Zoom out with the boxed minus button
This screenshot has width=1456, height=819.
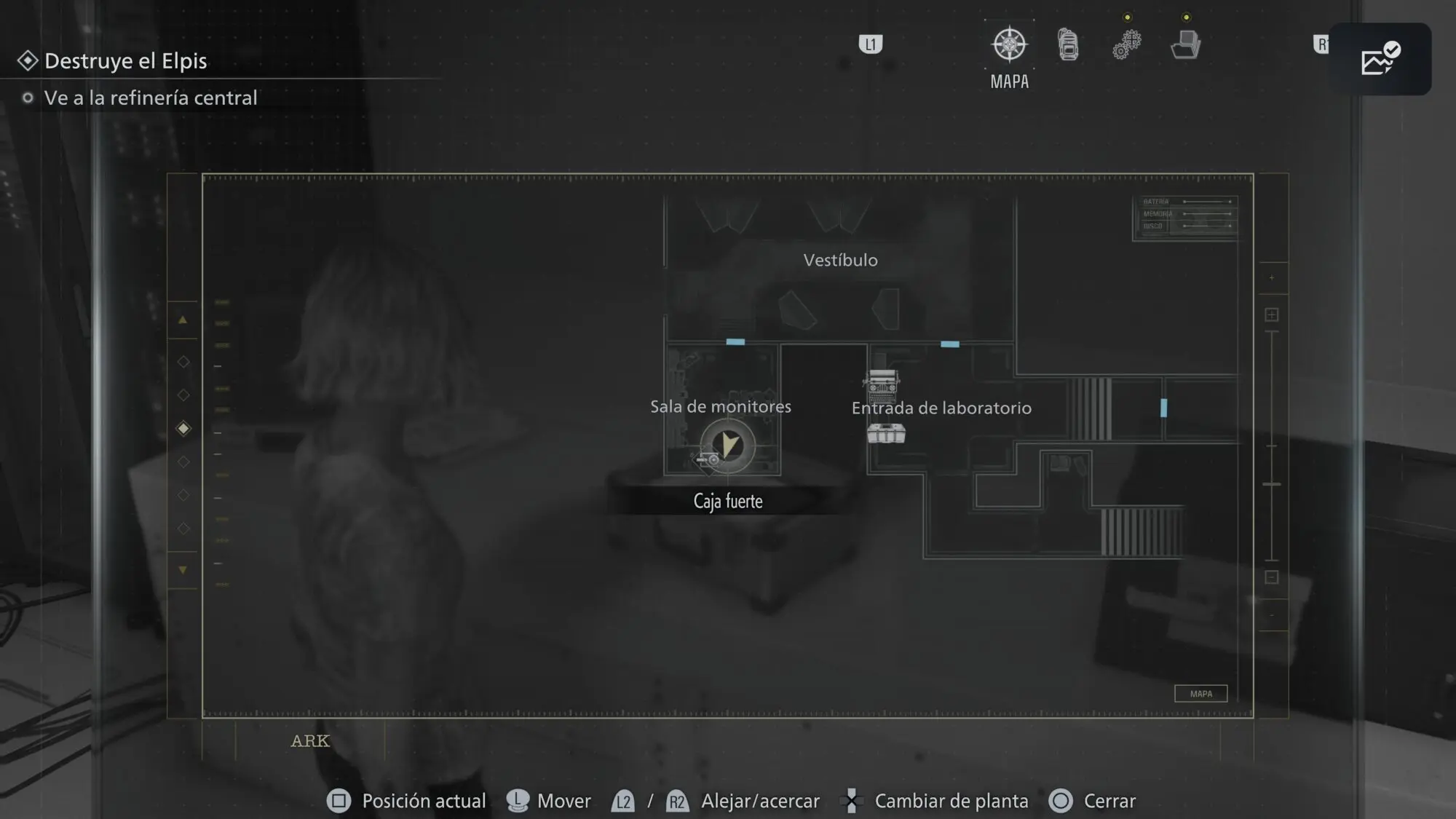(1272, 577)
